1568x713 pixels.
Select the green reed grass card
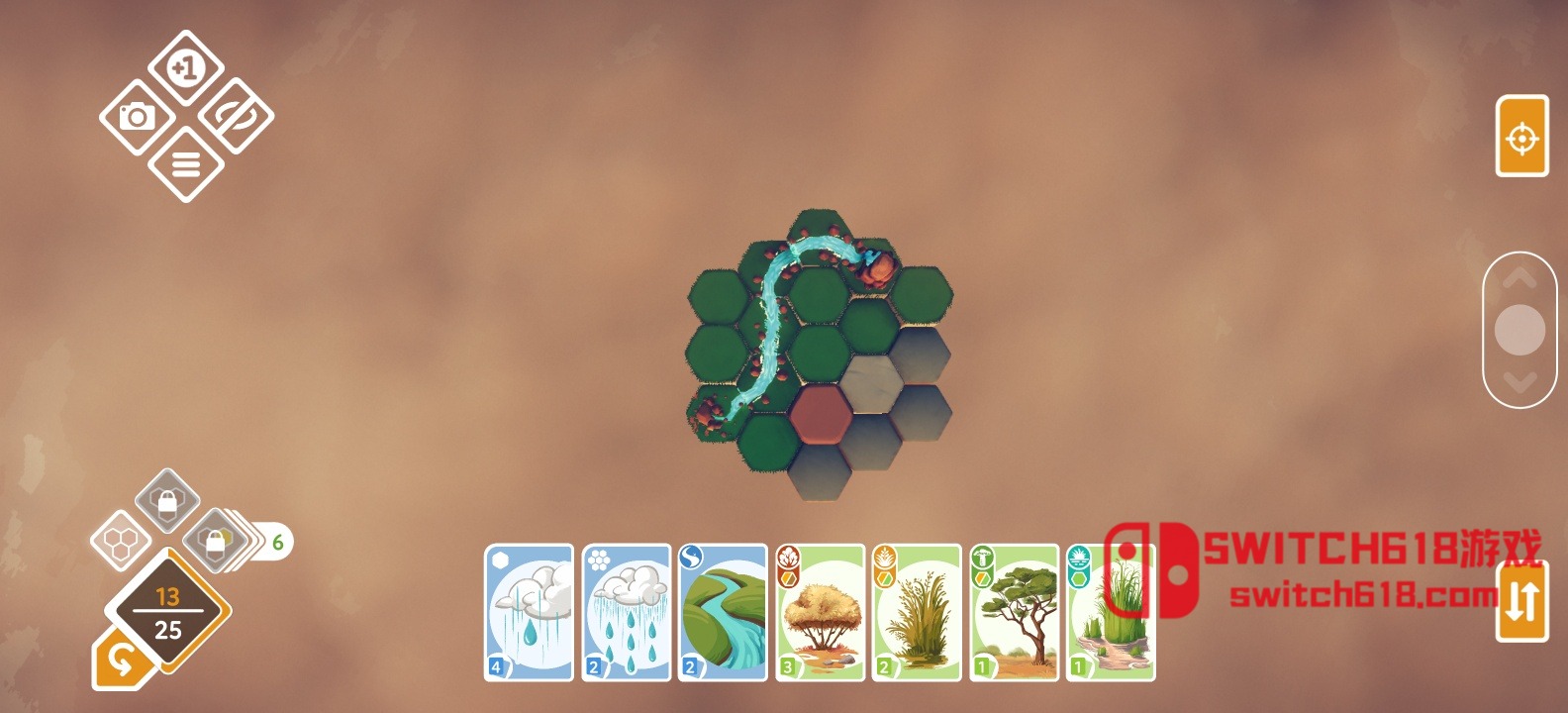tap(1111, 612)
